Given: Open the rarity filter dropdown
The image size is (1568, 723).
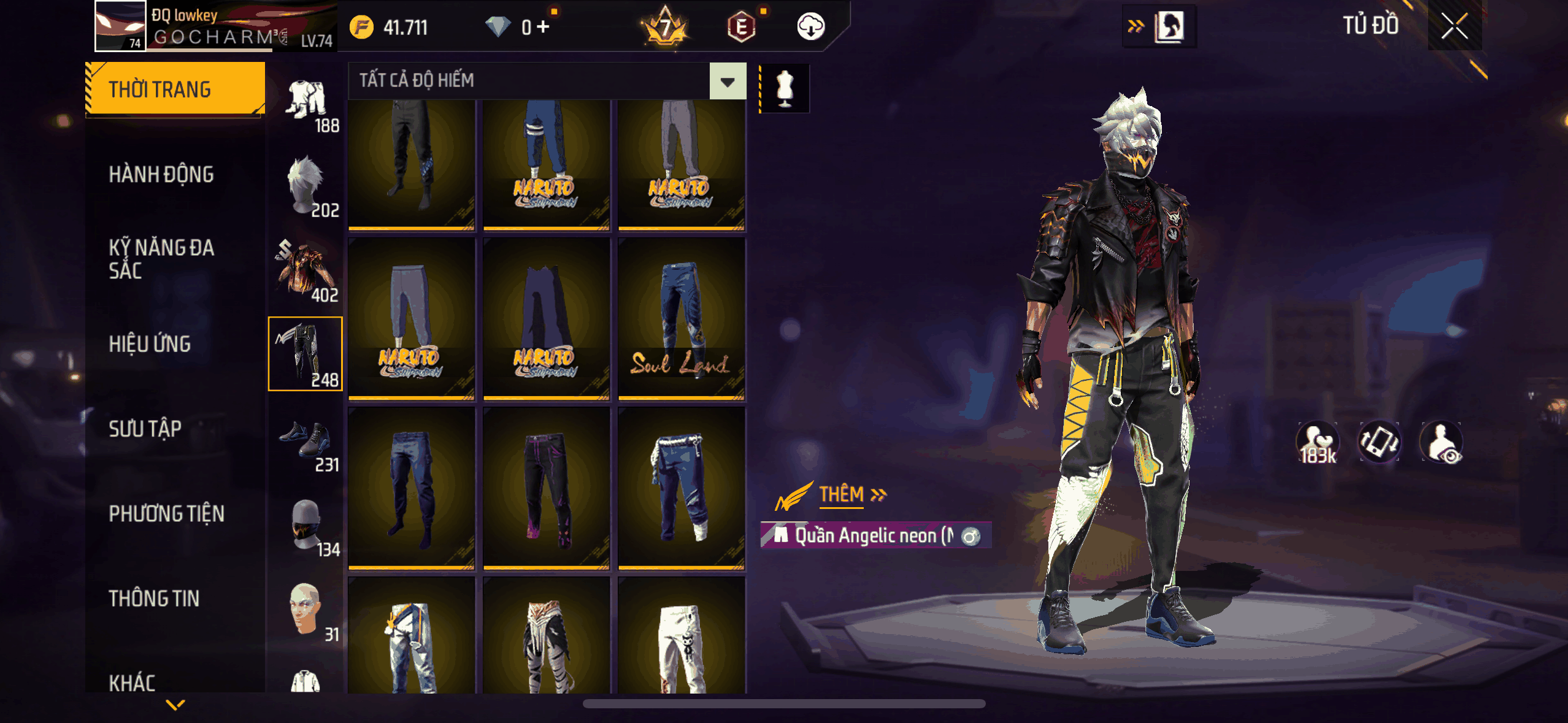Looking at the screenshot, I should point(728,81).
